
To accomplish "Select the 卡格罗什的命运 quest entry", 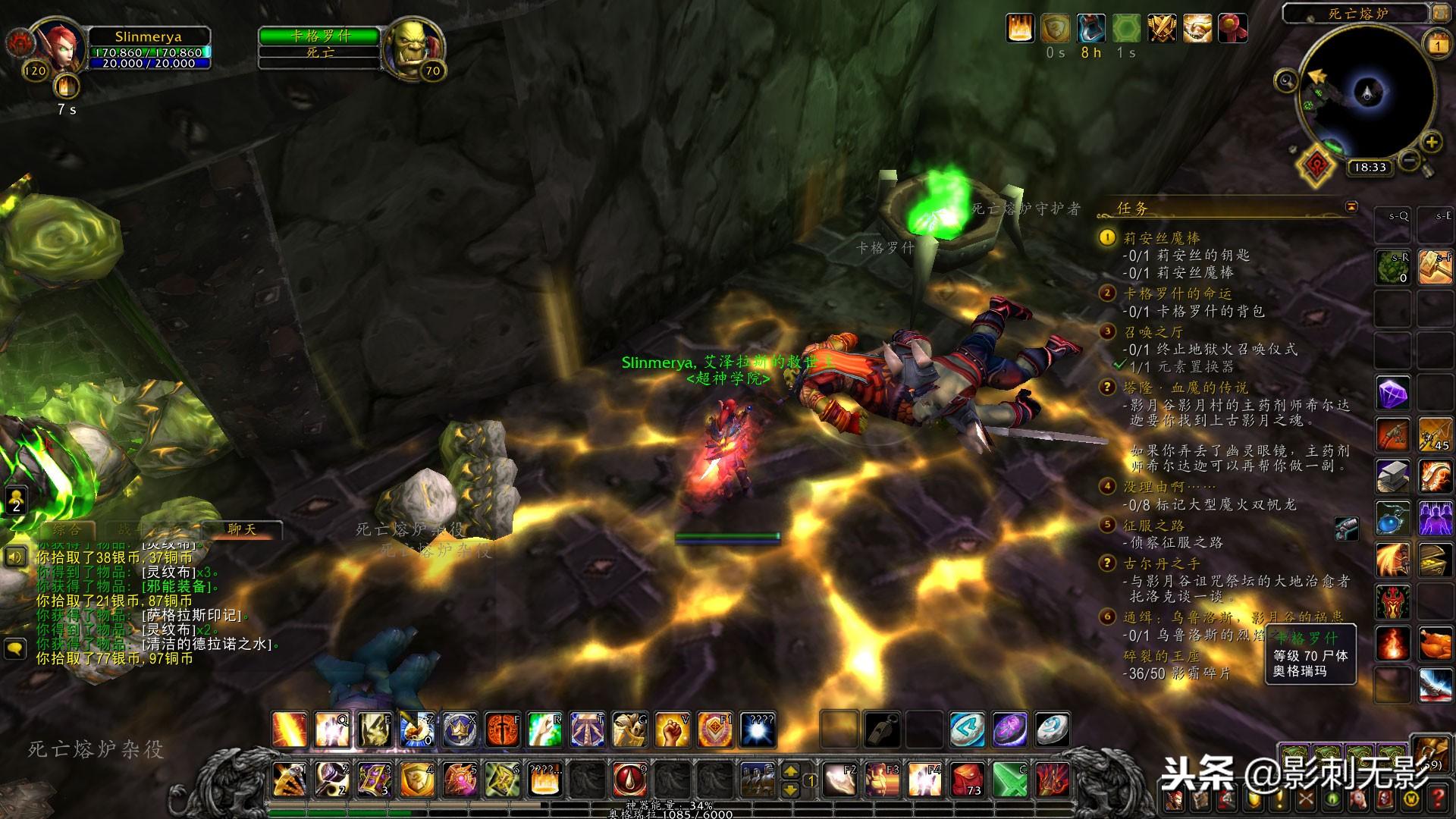I will [1176, 293].
